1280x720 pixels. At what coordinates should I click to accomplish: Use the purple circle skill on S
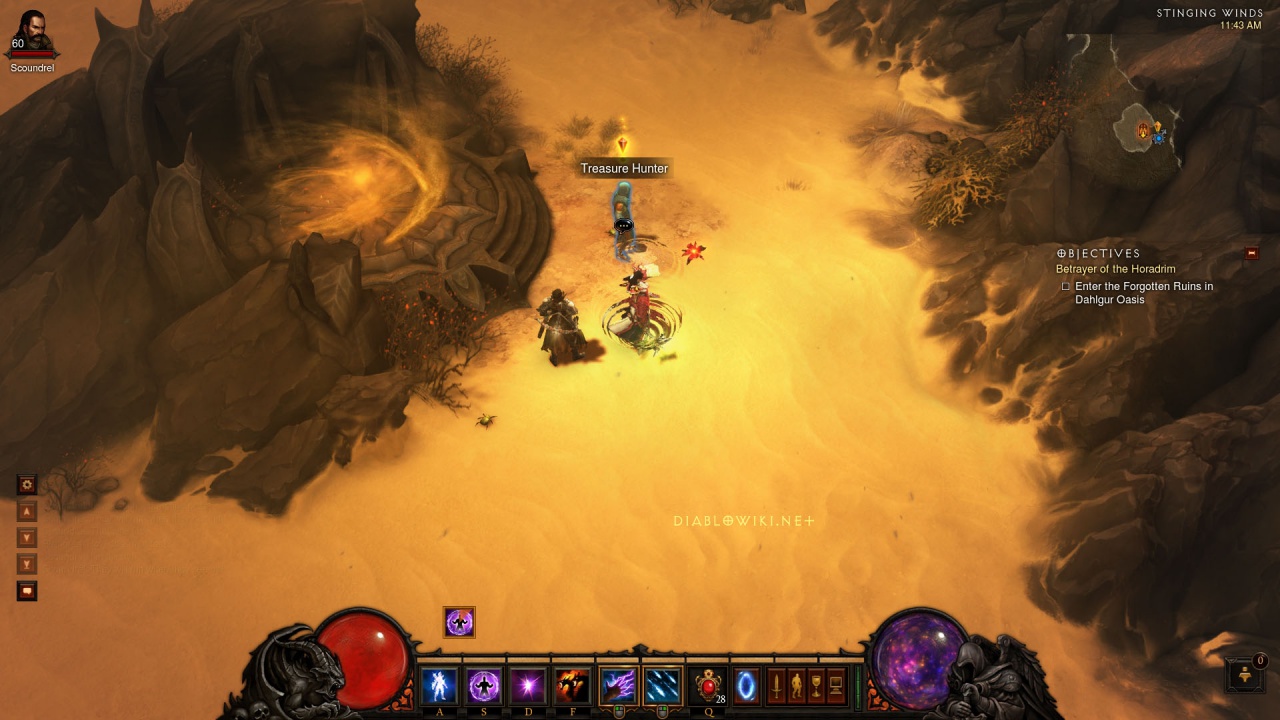(484, 686)
